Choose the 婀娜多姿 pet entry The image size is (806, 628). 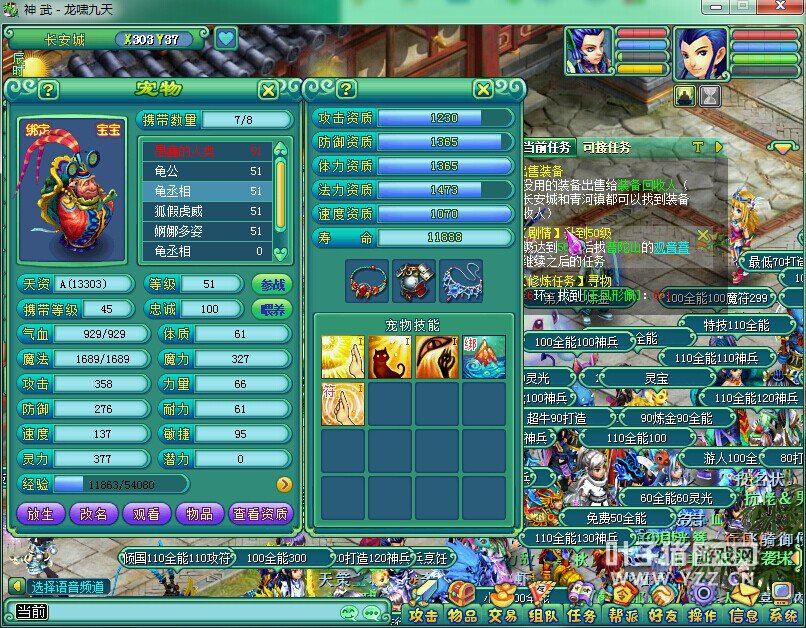point(205,231)
